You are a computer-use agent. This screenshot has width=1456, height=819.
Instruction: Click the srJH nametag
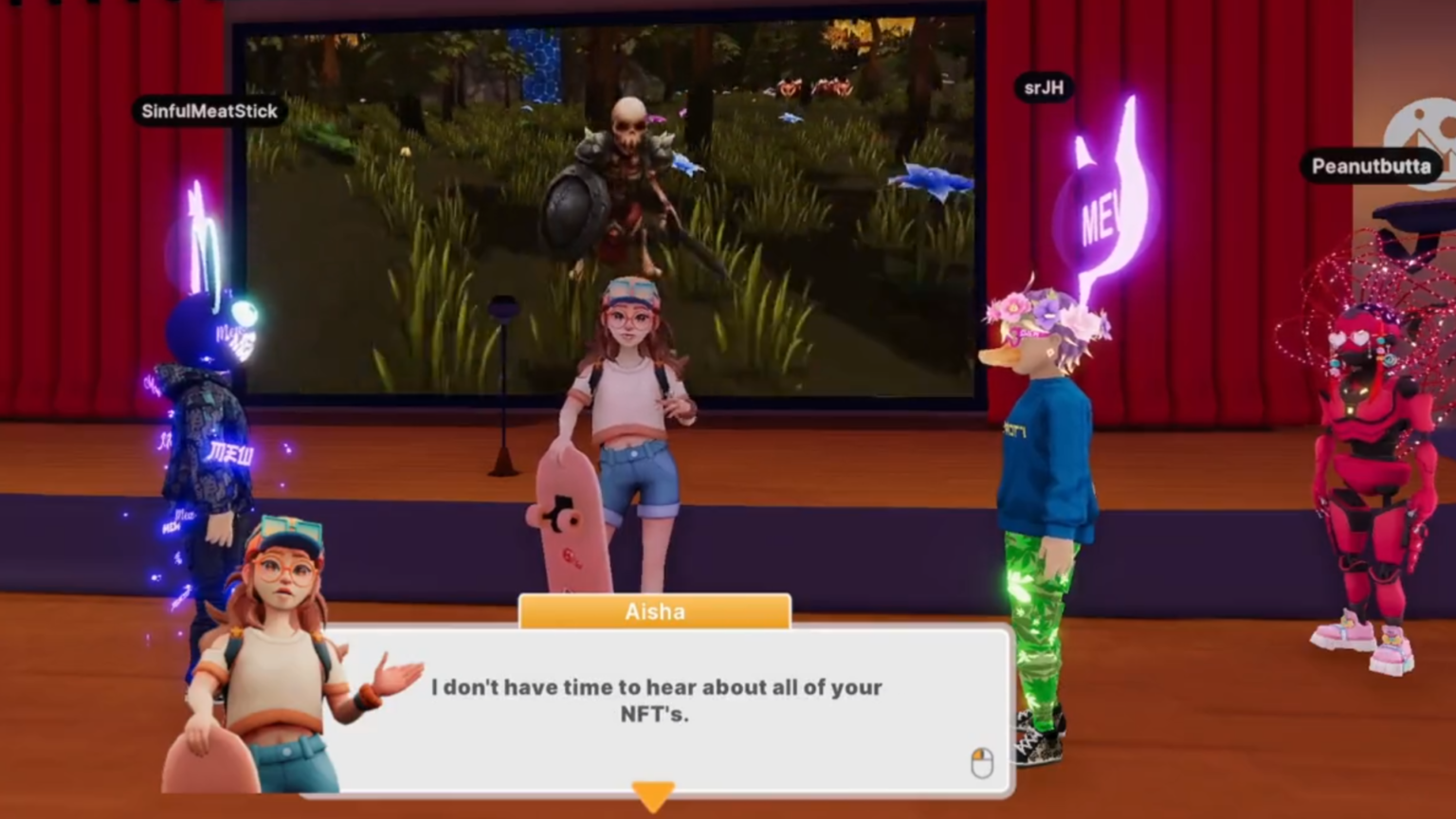(1043, 88)
